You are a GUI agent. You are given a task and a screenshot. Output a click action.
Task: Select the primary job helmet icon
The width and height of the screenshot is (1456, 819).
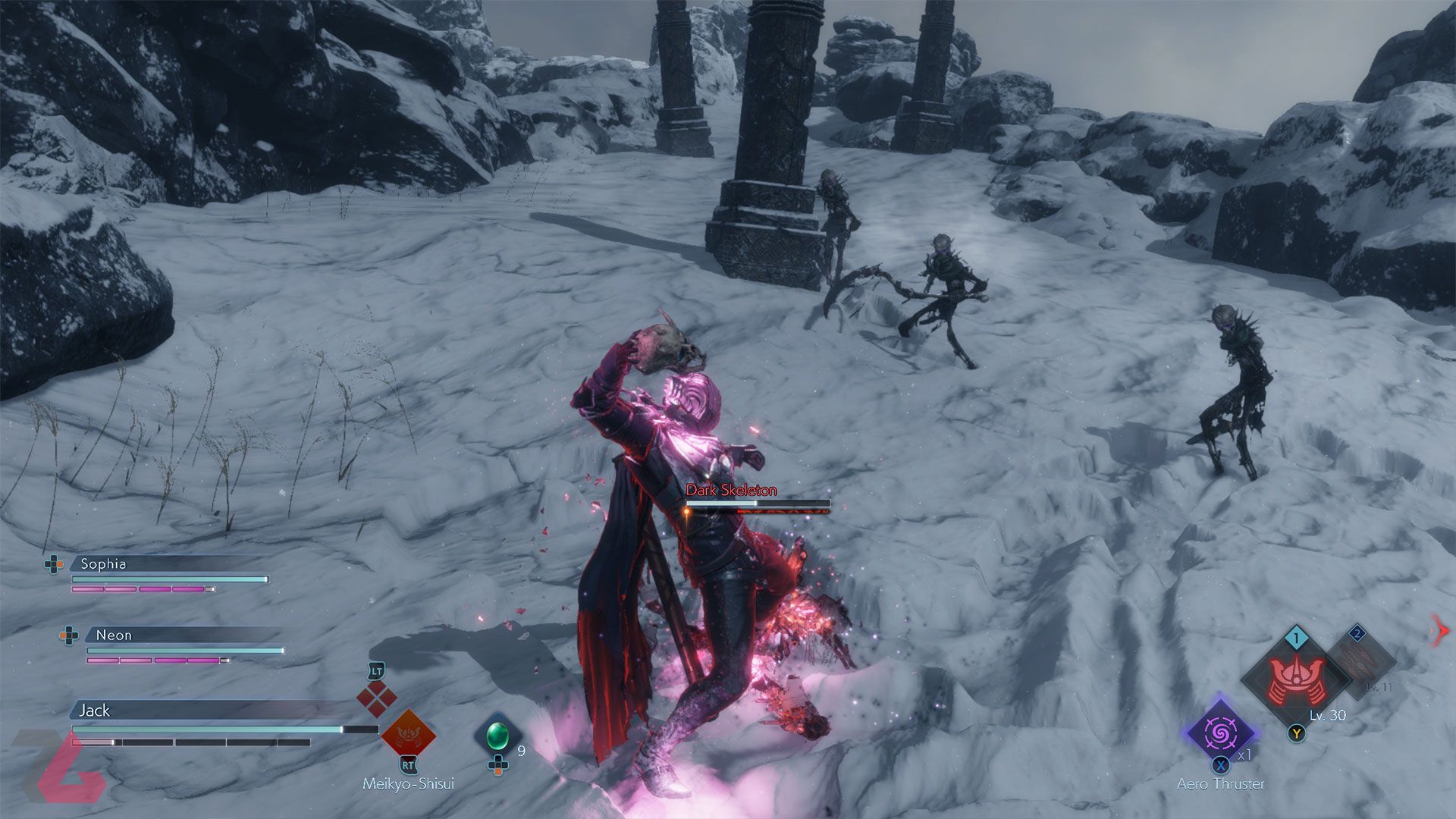coord(1295,679)
